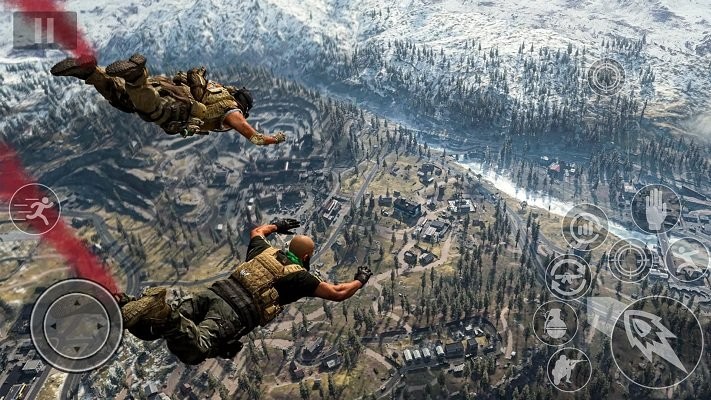Tap the lone crosshair icon above the button cluster
711x400 pixels.
click(606, 77)
